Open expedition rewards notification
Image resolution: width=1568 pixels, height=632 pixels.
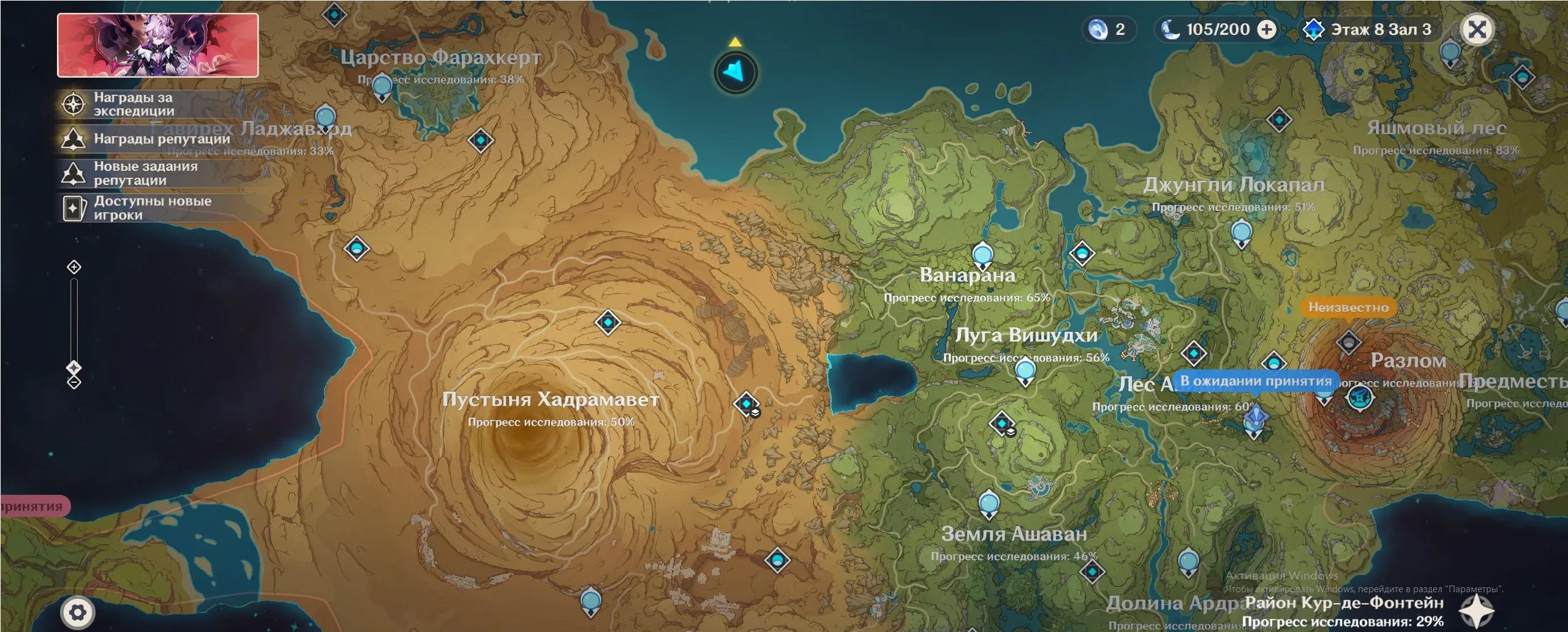(x=134, y=104)
